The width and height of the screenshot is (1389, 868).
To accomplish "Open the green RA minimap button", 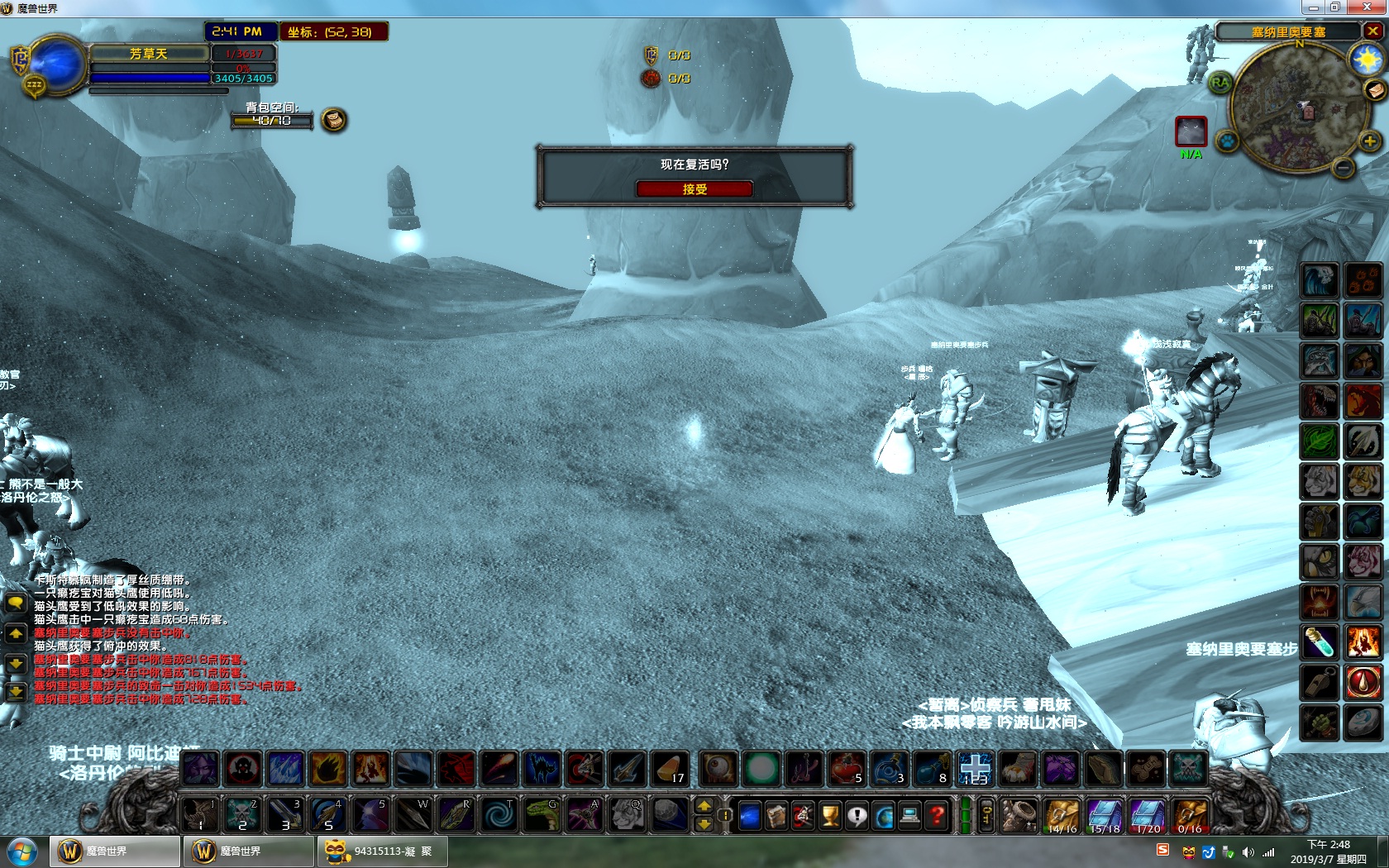I will coord(1220,83).
